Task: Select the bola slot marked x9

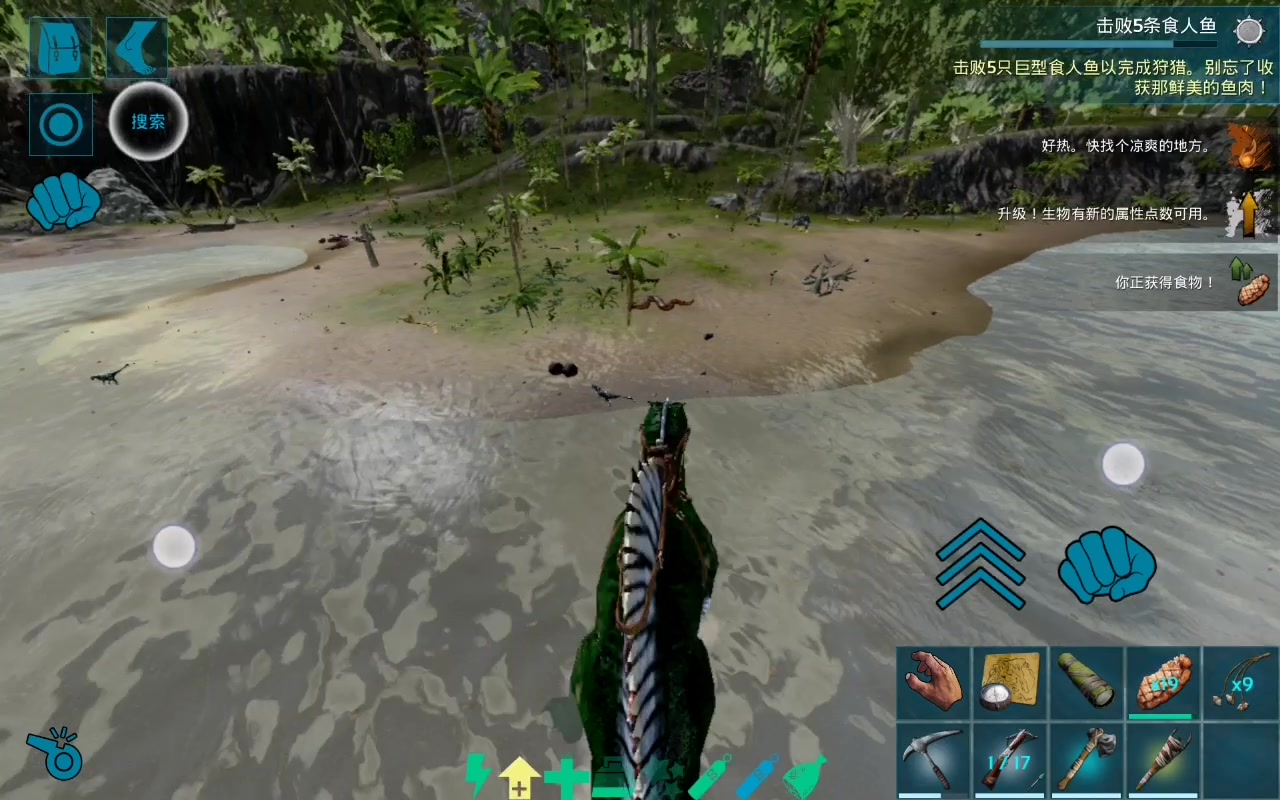Action: point(1240,683)
